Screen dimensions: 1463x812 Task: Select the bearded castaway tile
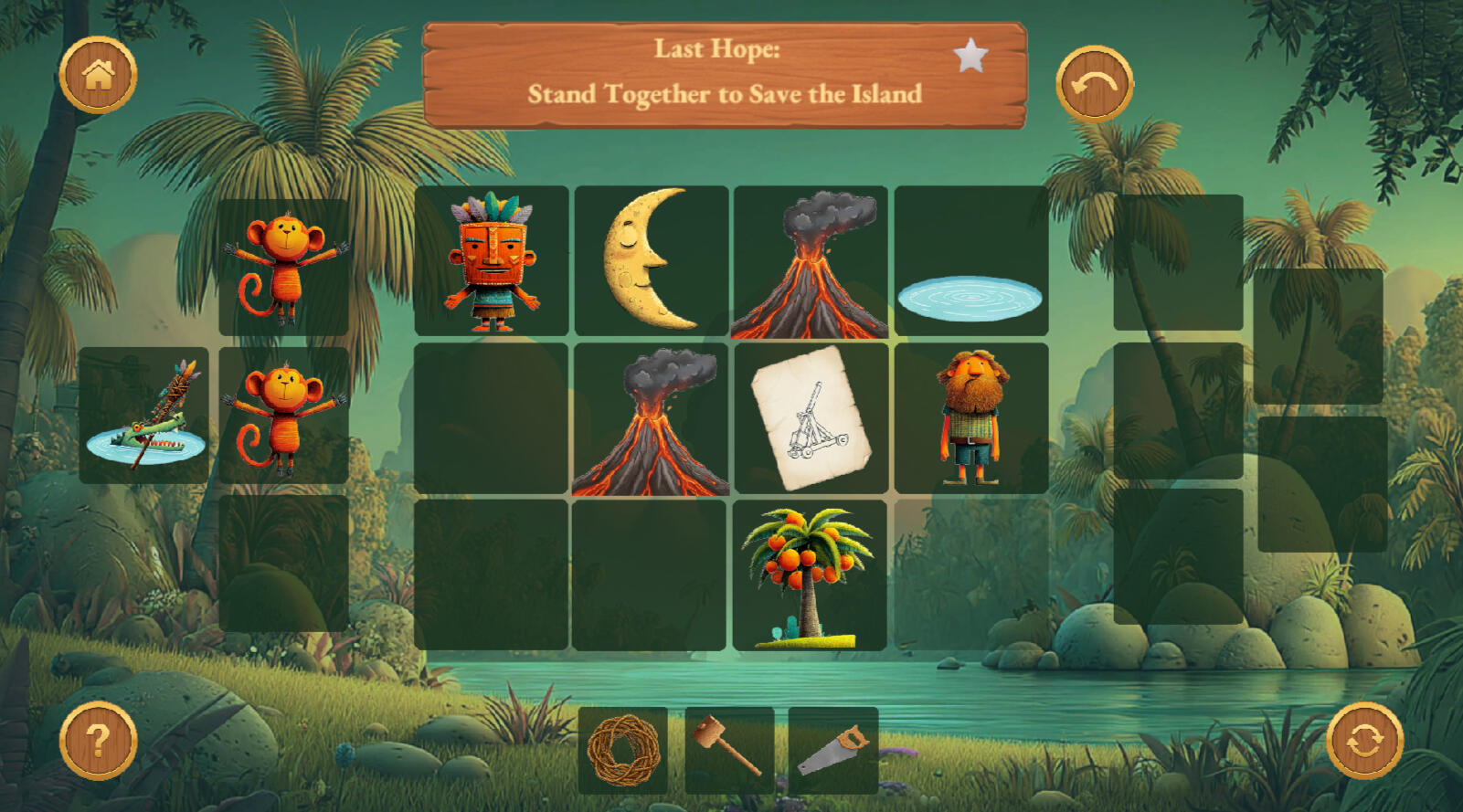[971, 418]
